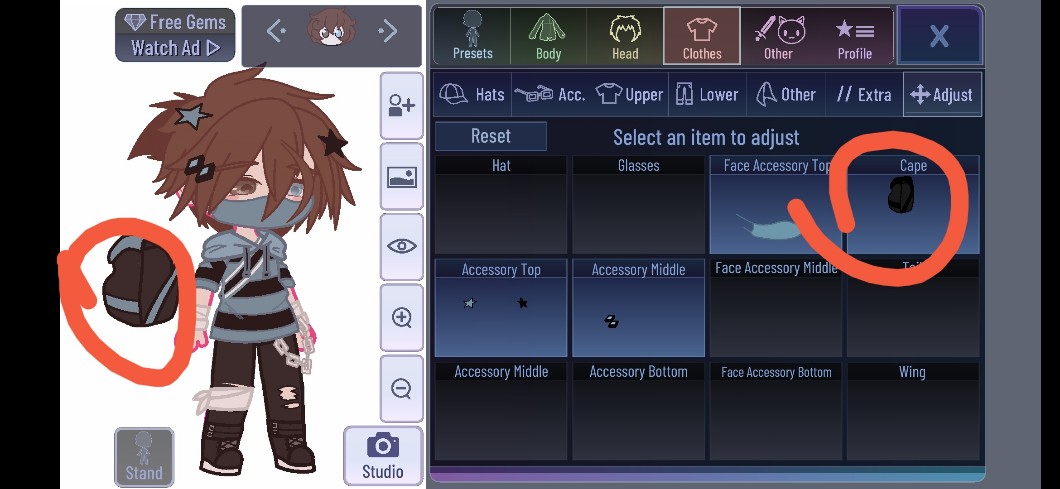Open the Extra category

coord(864,94)
